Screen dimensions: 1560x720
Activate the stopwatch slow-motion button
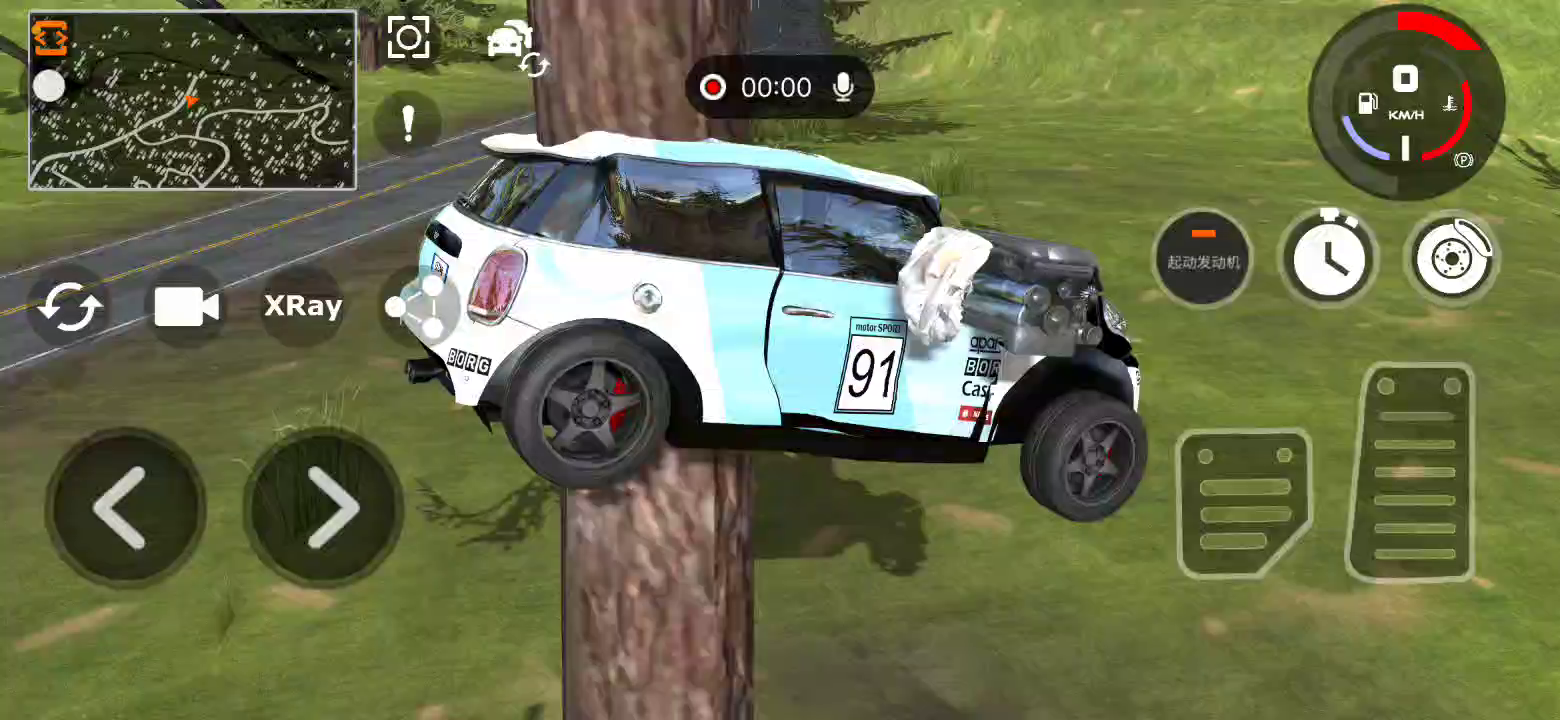click(1329, 257)
